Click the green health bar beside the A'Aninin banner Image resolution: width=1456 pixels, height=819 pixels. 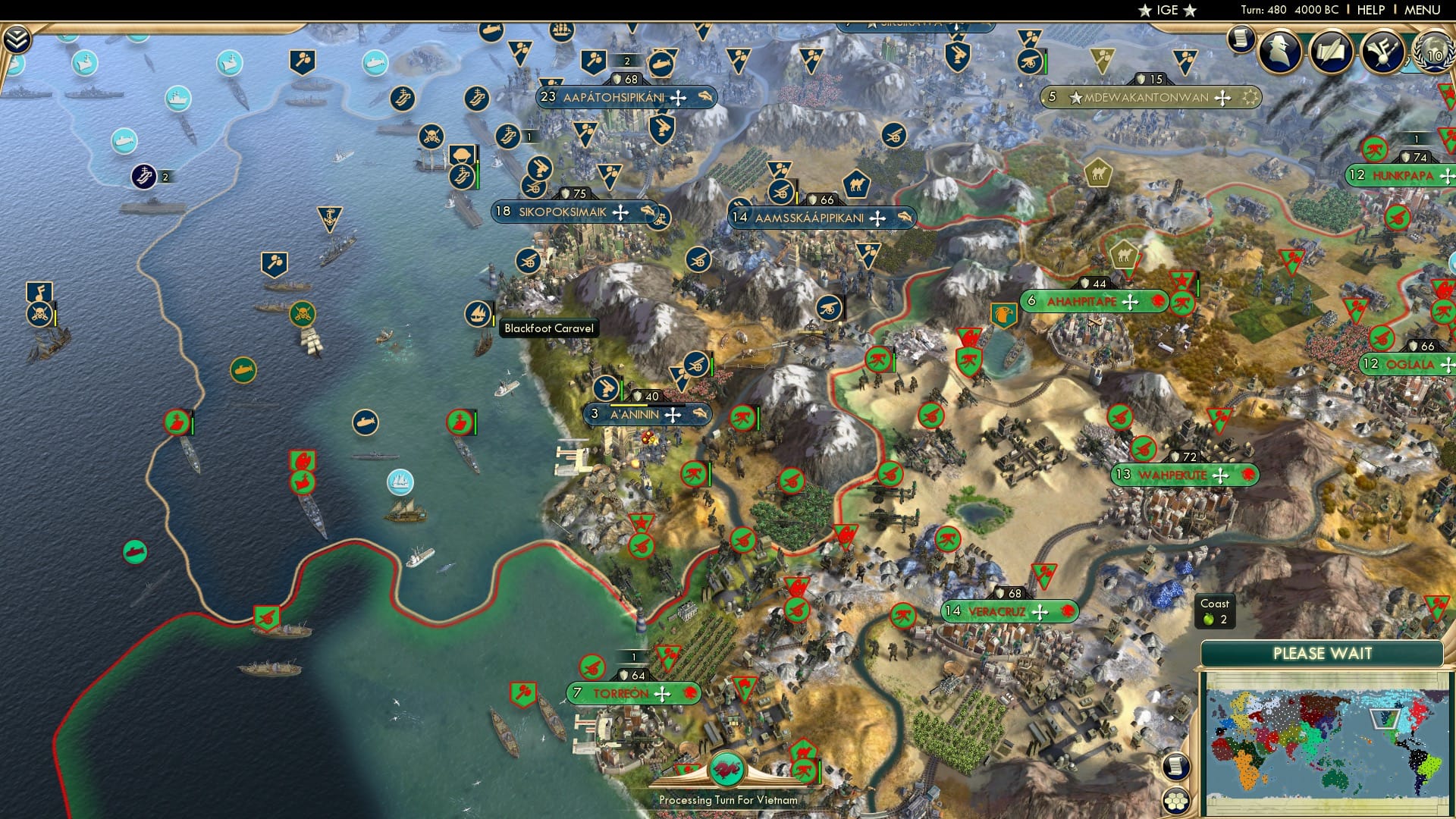pyautogui.click(x=622, y=390)
